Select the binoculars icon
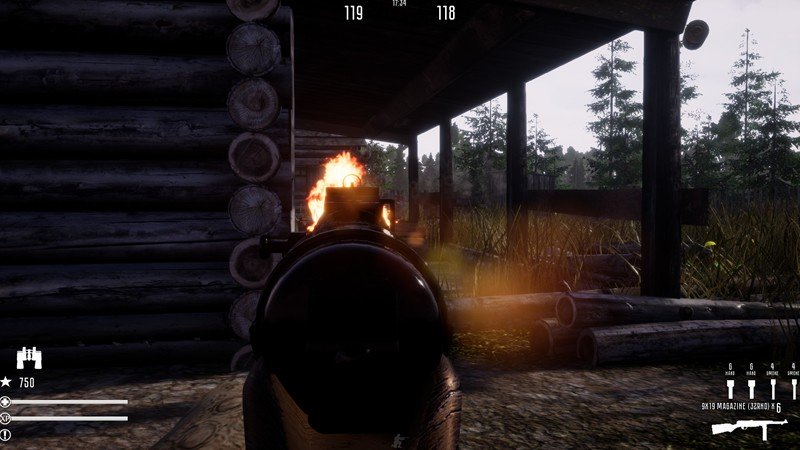Image resolution: width=800 pixels, height=450 pixels. click(28, 359)
